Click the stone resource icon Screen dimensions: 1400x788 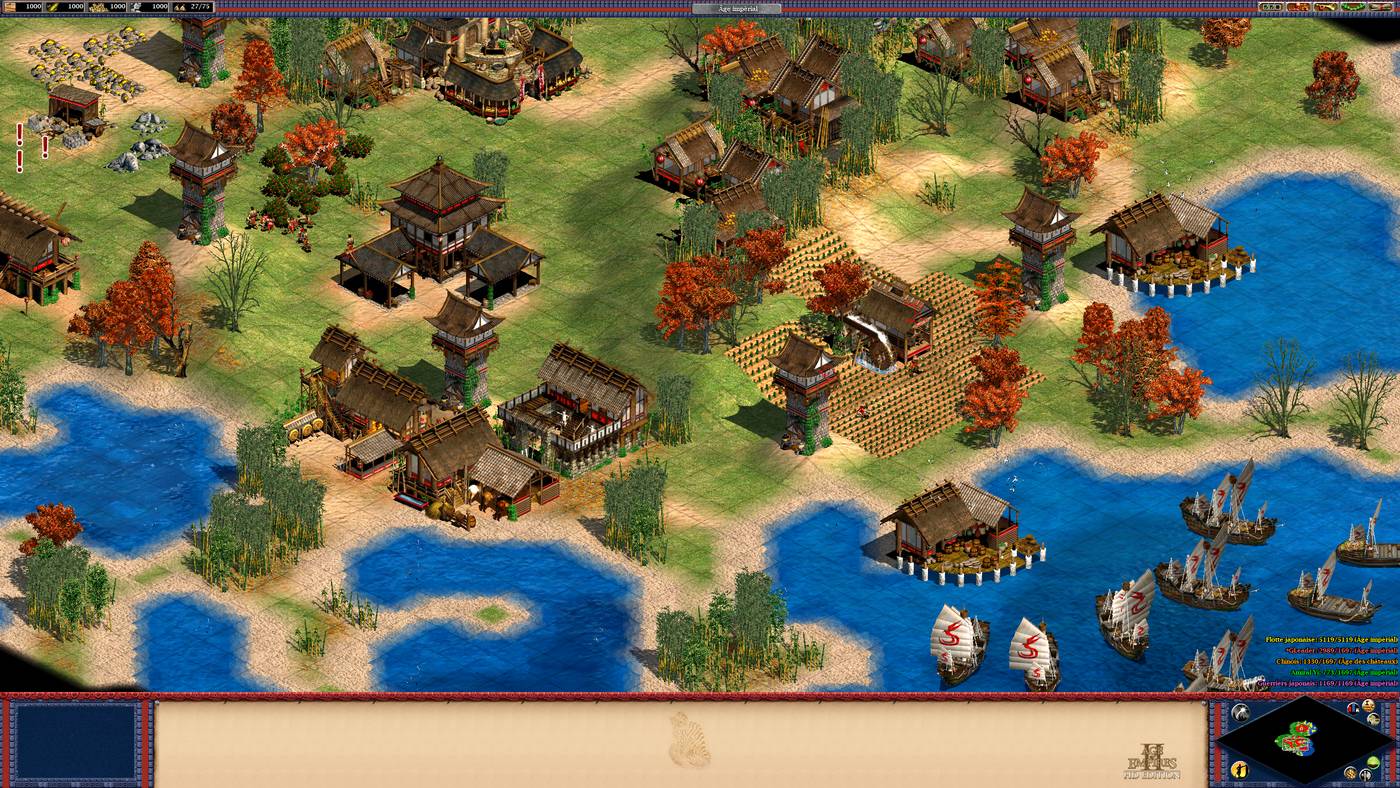coord(134,8)
